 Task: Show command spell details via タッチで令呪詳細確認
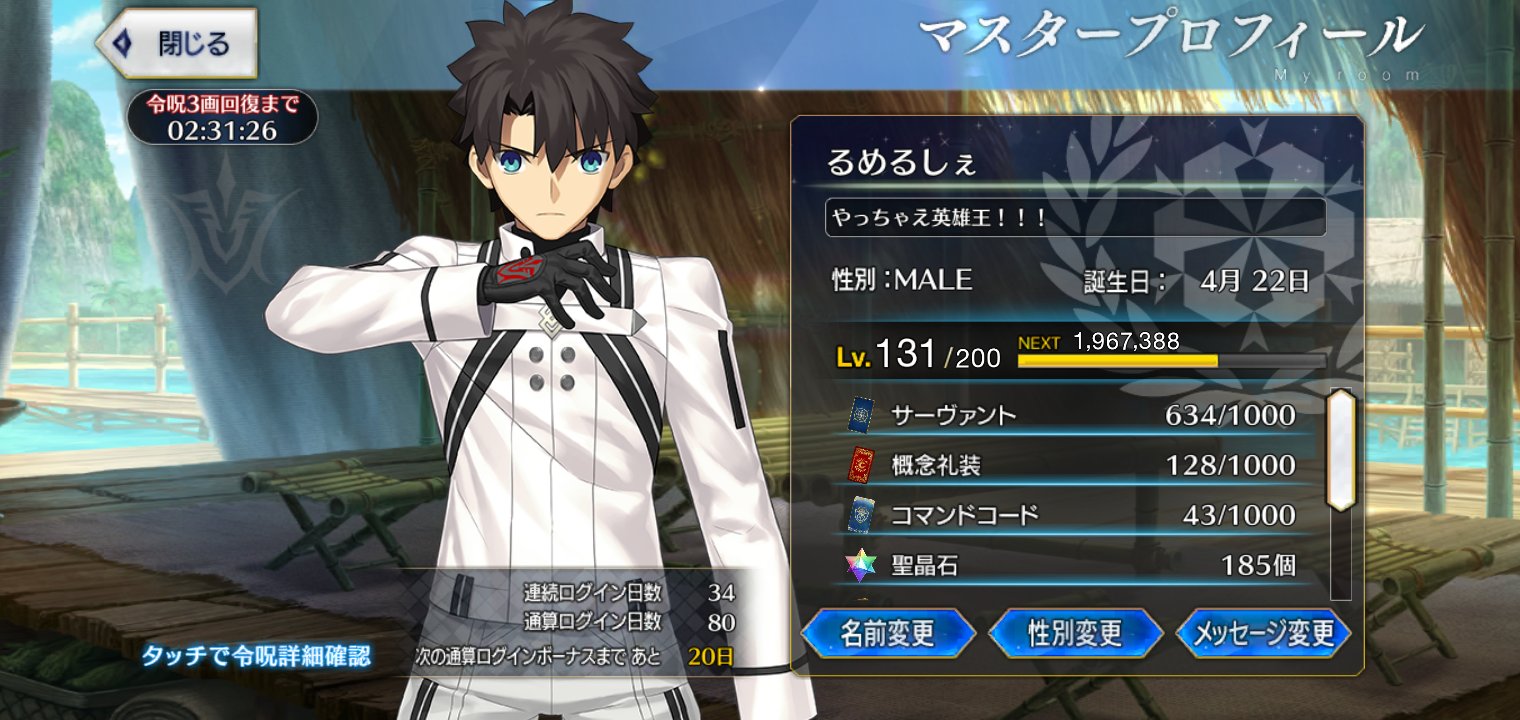pyautogui.click(x=256, y=656)
